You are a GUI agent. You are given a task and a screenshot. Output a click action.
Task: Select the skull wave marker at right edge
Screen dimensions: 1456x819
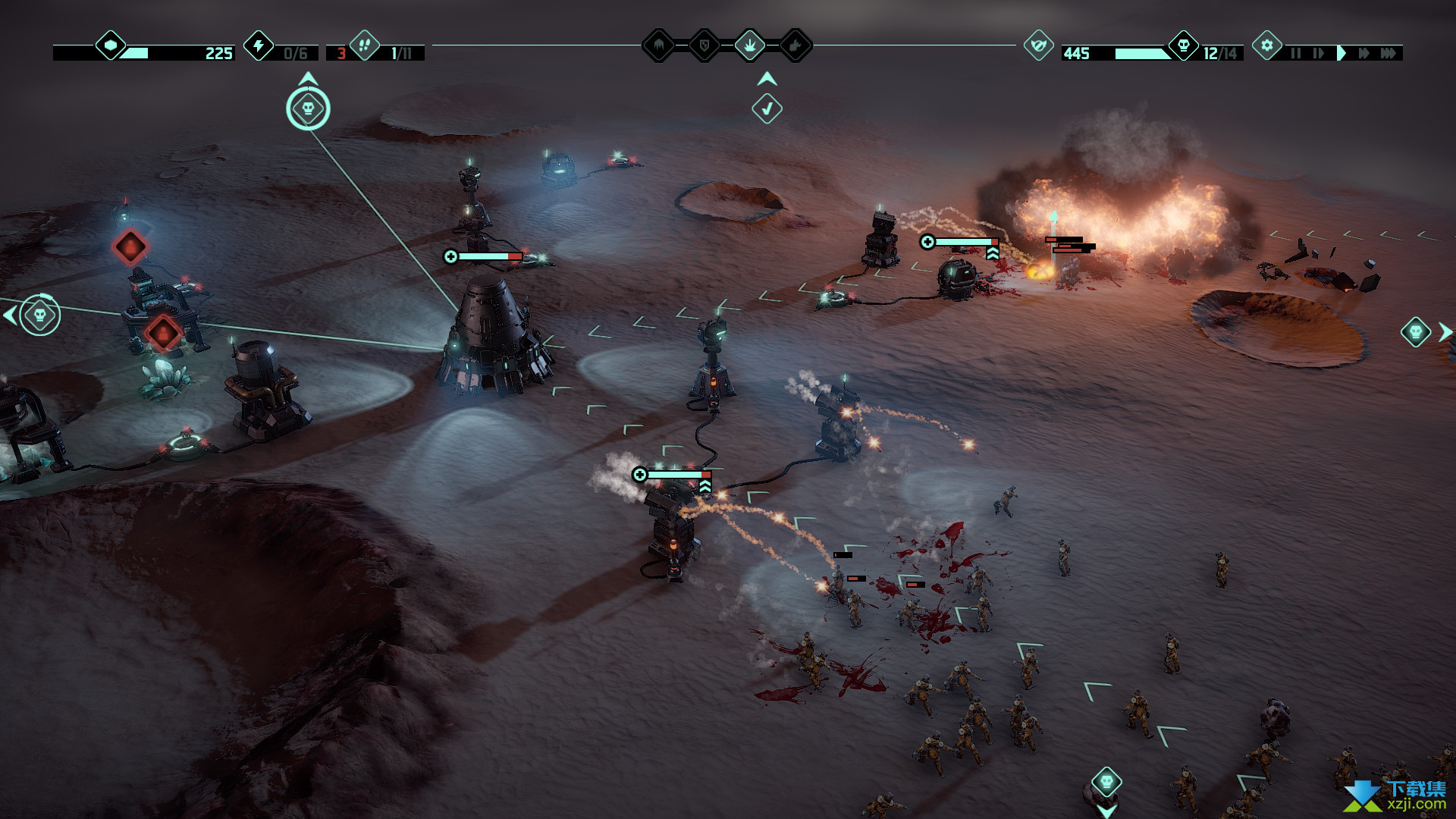pyautogui.click(x=1415, y=331)
